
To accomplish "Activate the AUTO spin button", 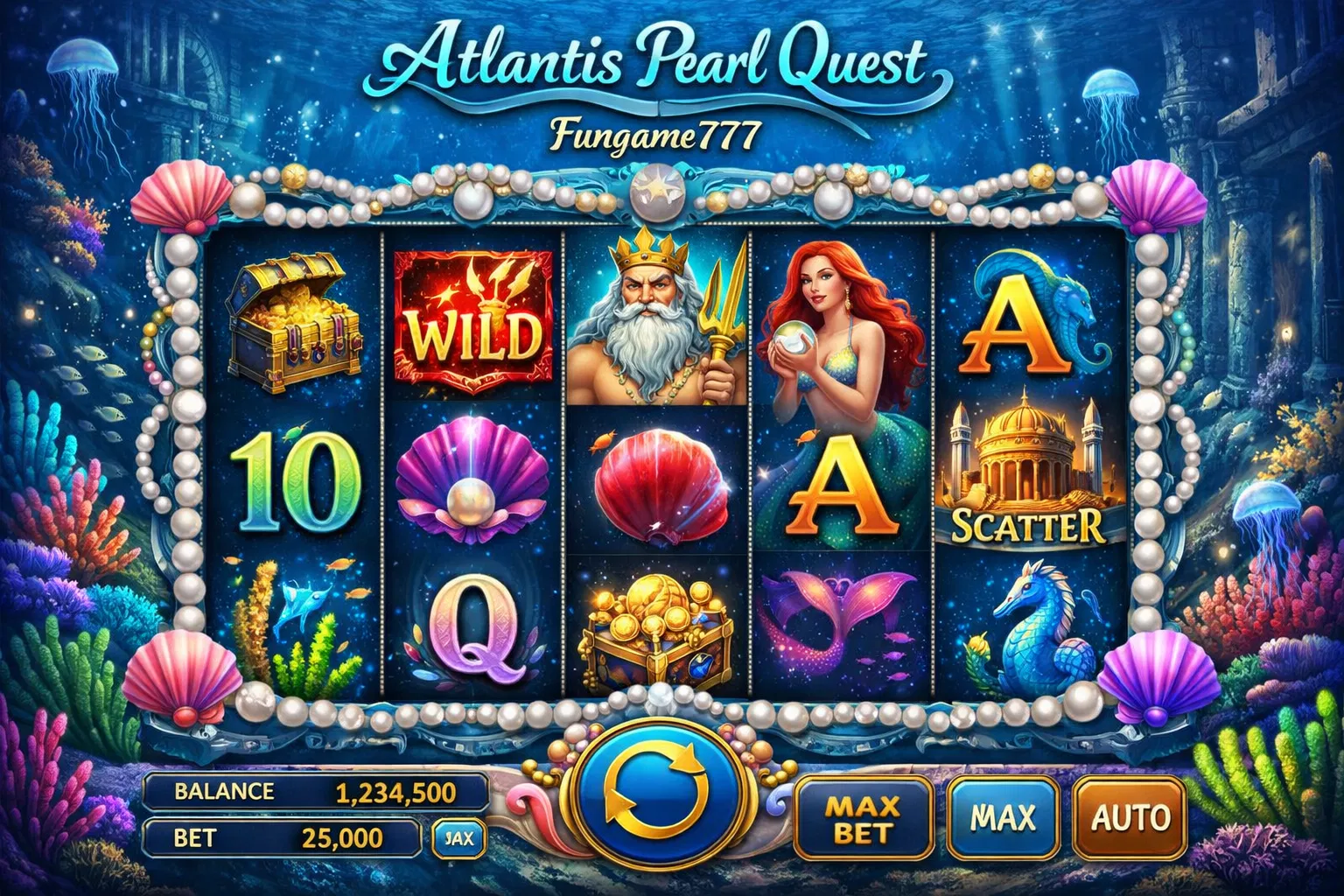I will [1130, 817].
